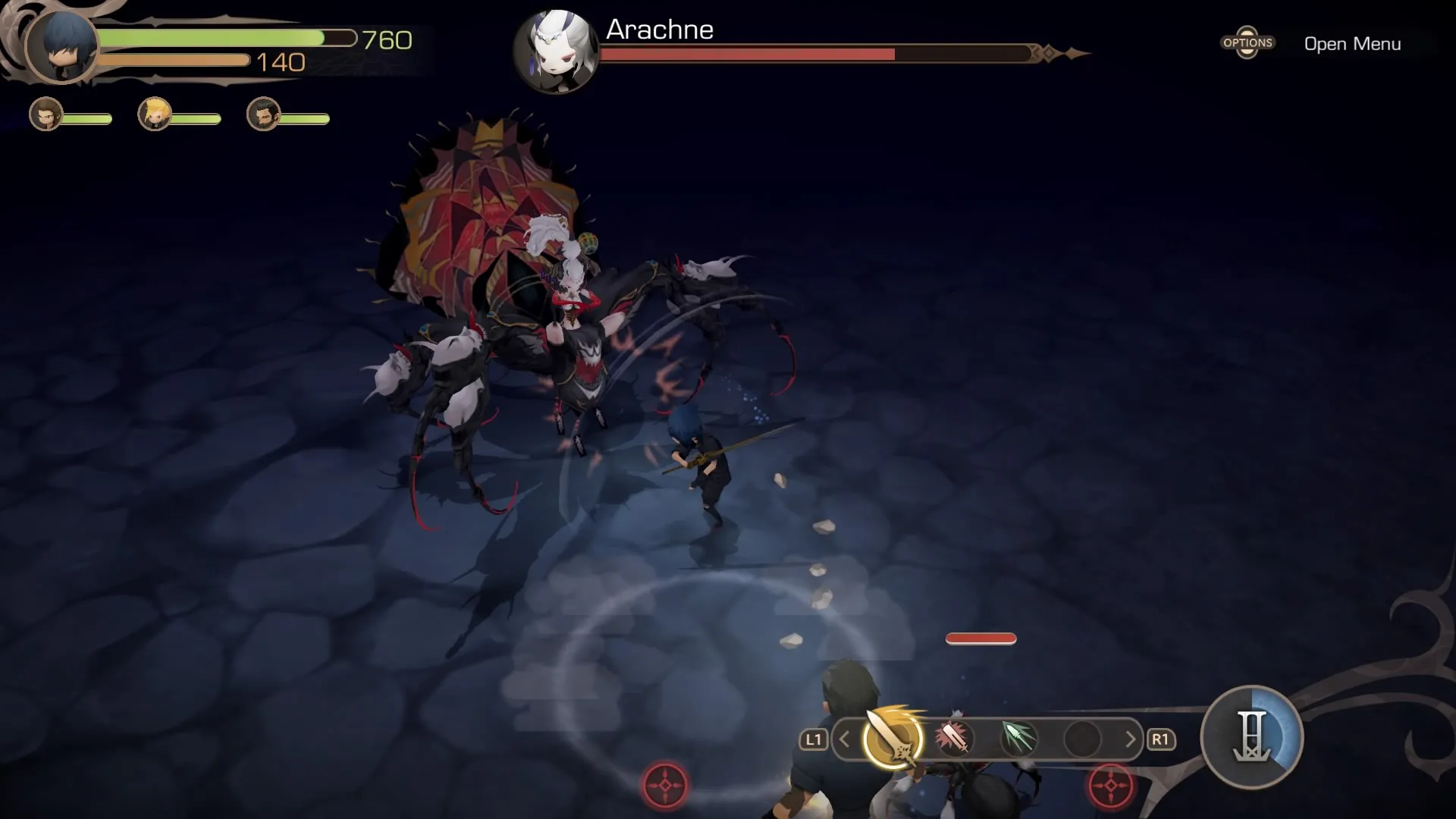1456x819 pixels.
Task: Click the Arachne boss portrait
Action: 556,52
